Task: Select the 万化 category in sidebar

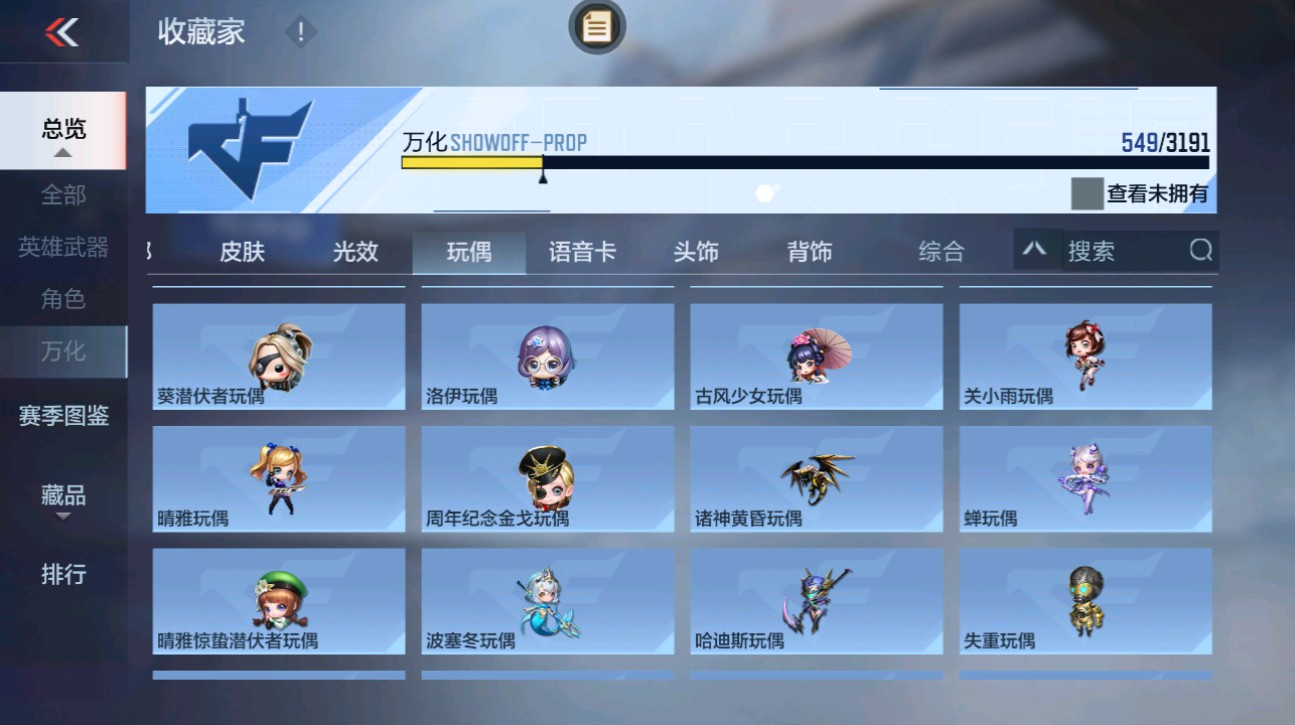Action: 64,352
